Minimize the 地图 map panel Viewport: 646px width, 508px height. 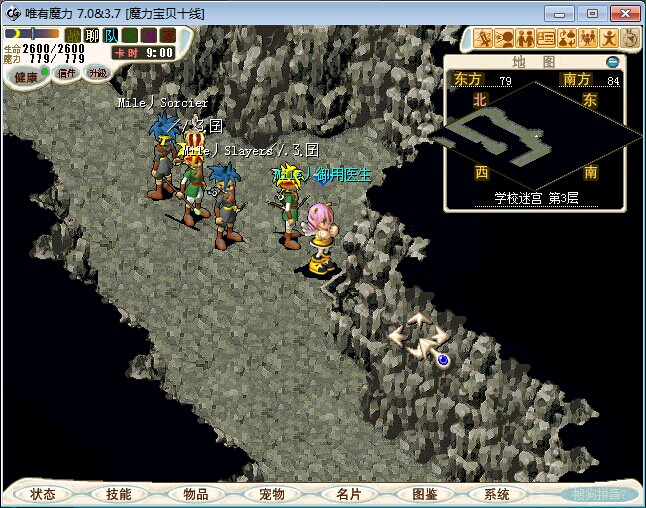pos(613,62)
